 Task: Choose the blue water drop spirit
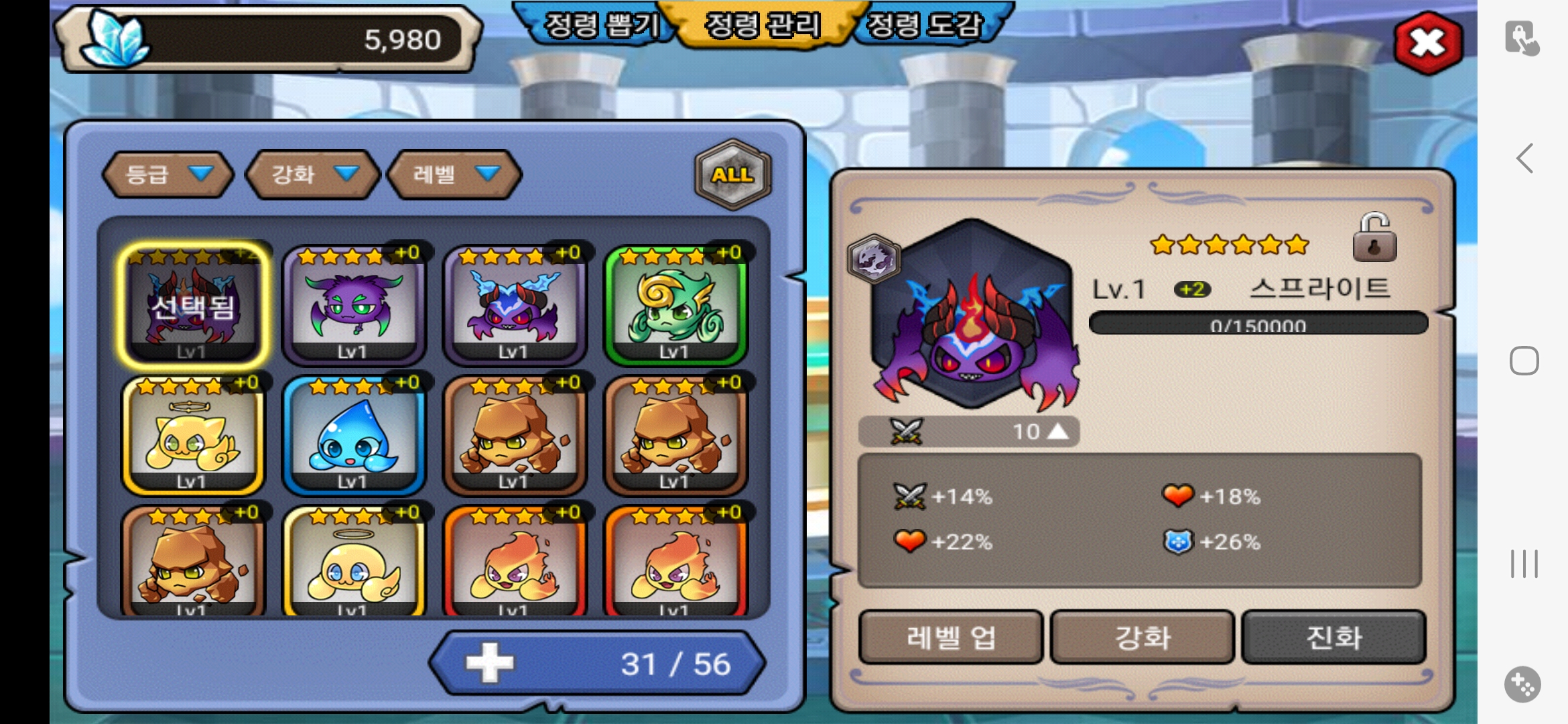coord(353,436)
